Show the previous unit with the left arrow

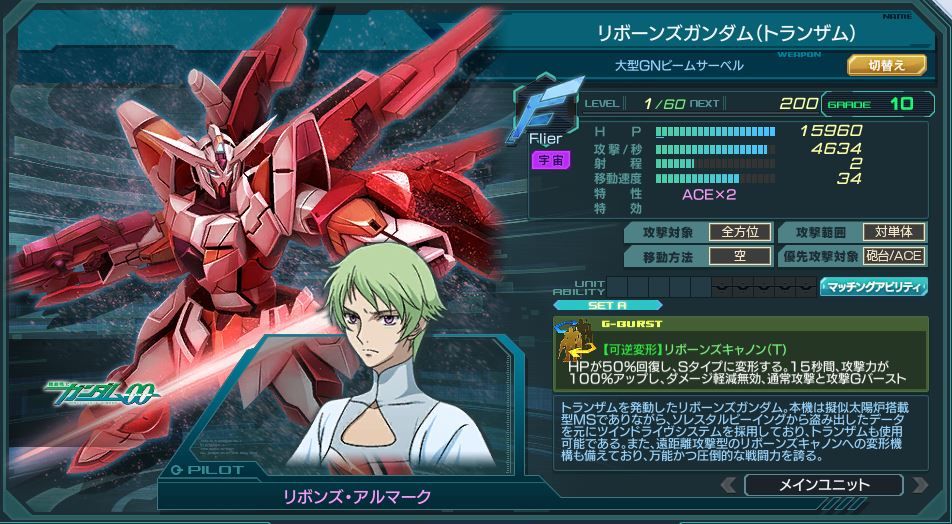point(728,485)
